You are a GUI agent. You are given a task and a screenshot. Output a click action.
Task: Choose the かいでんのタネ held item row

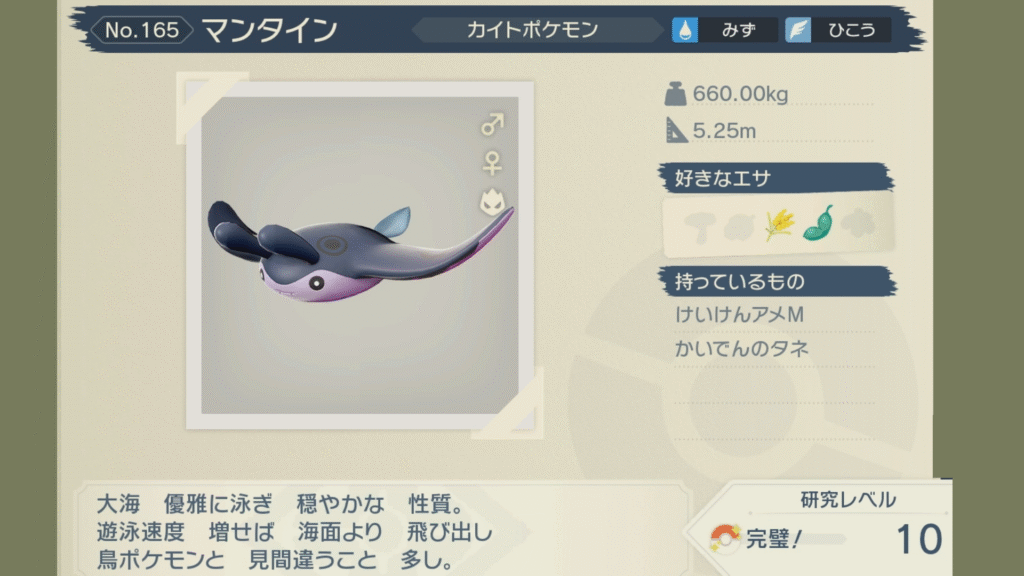742,349
